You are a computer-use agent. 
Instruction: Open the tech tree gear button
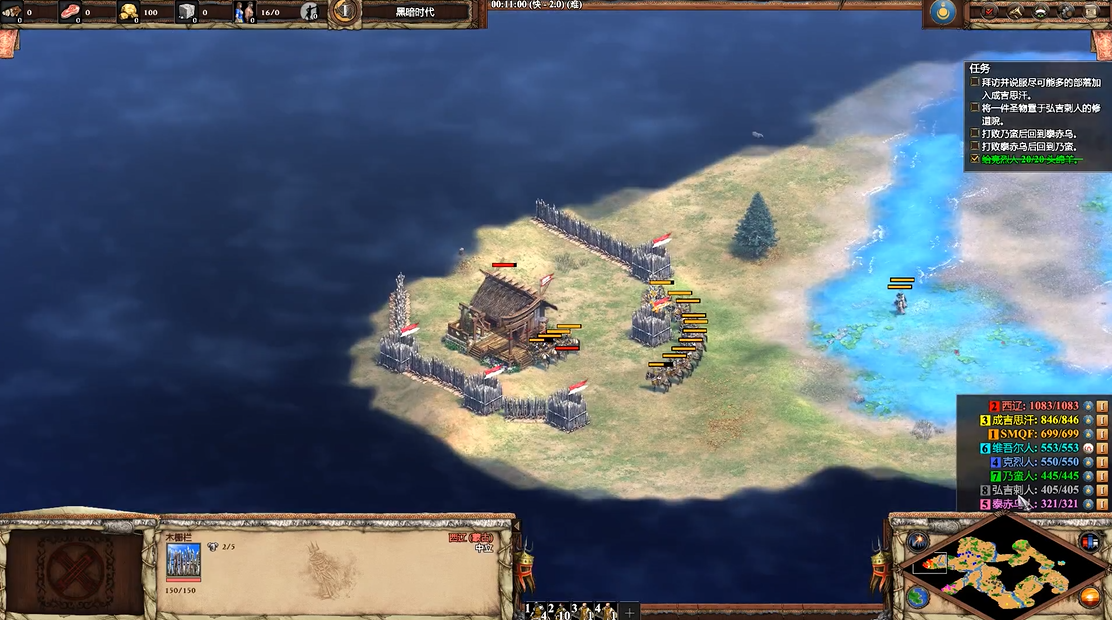tap(1065, 12)
